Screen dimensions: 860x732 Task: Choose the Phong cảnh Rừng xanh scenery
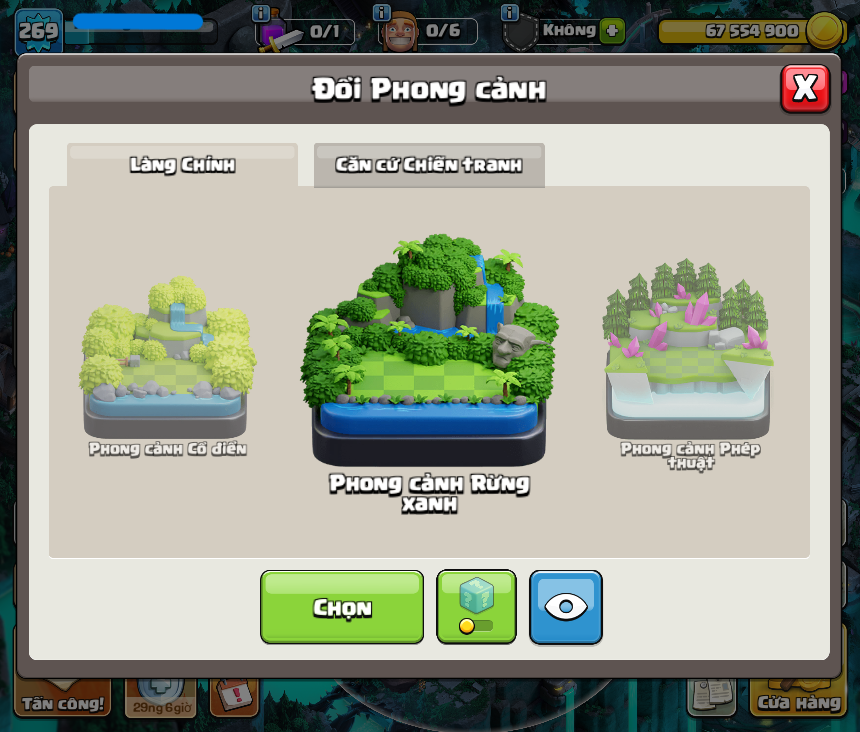(x=429, y=350)
